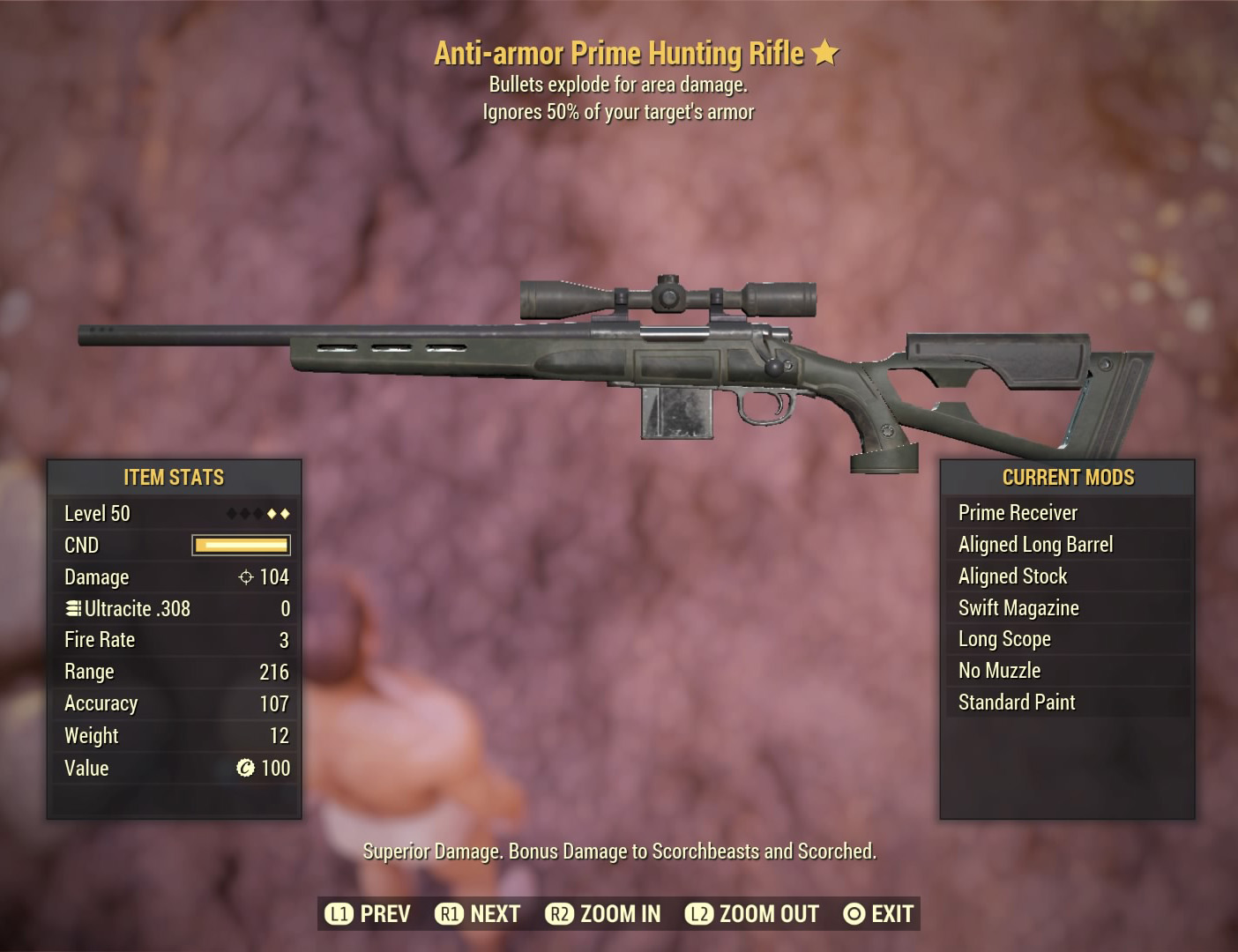Toggle the favorite star beside the rifle name
The width and height of the screenshot is (1238, 952).
pos(824,53)
